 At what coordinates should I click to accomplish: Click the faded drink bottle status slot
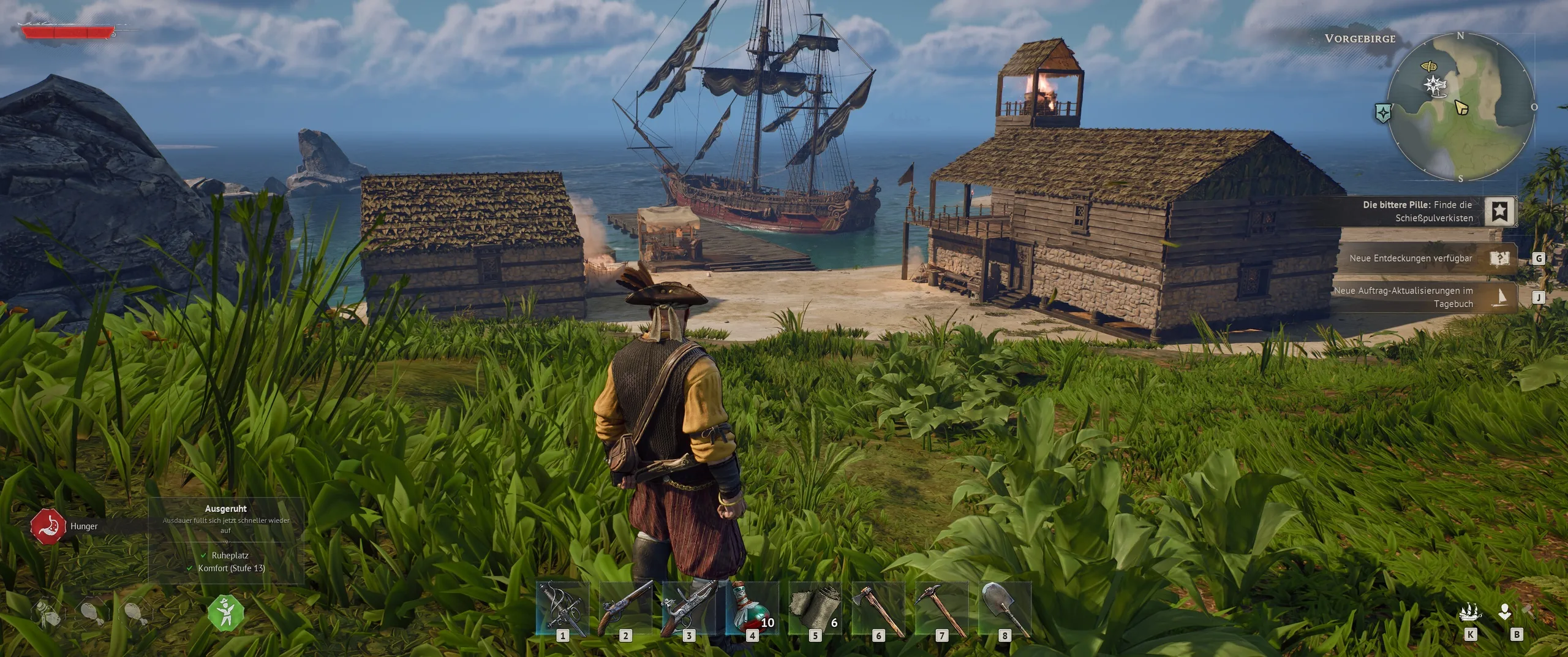tap(45, 612)
